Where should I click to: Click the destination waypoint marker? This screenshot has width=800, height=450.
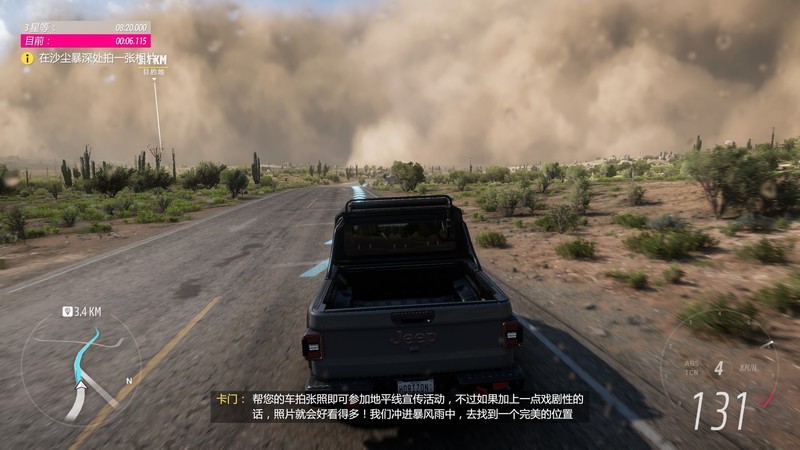154,64
